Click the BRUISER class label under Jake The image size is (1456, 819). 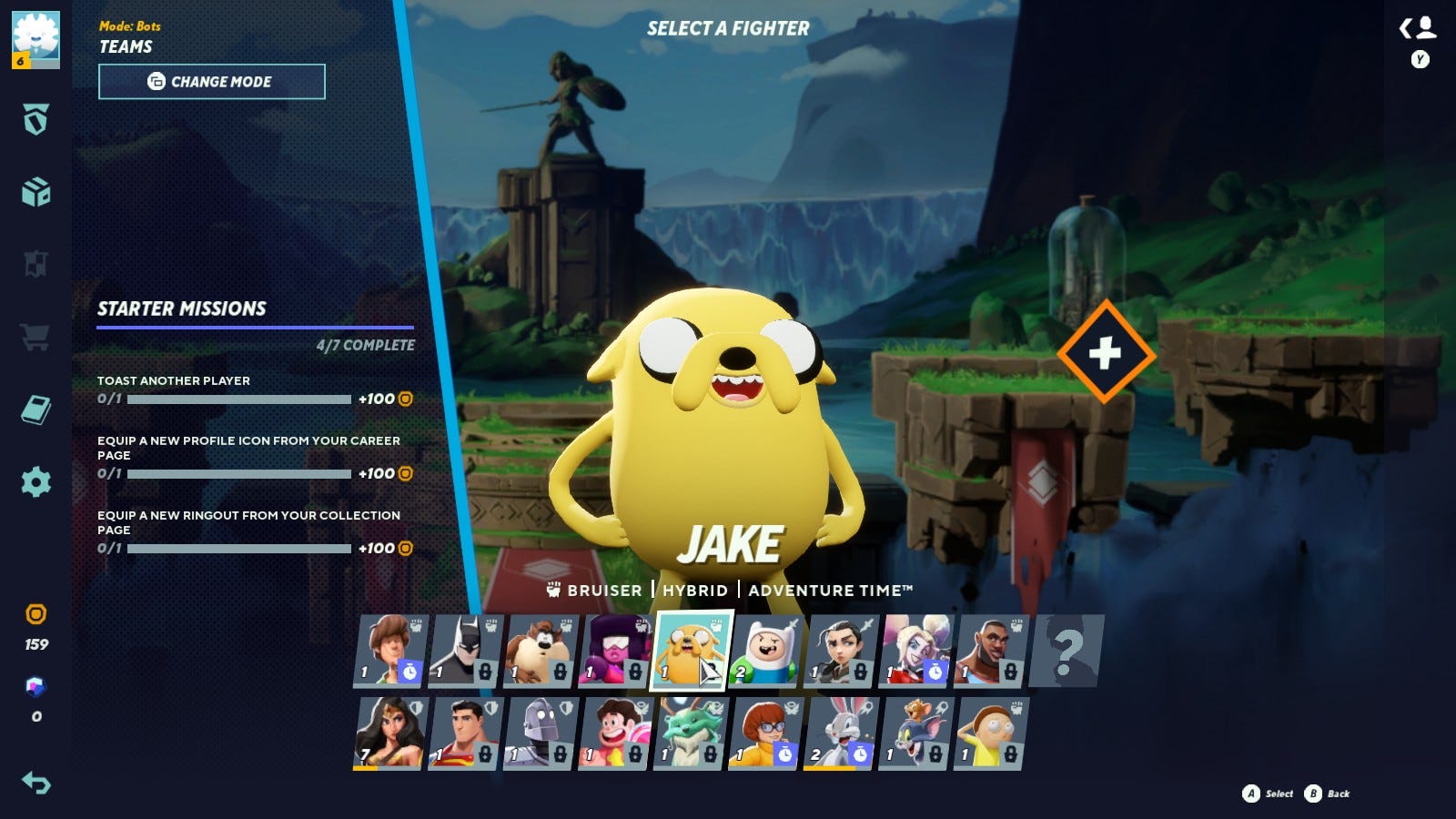604,590
